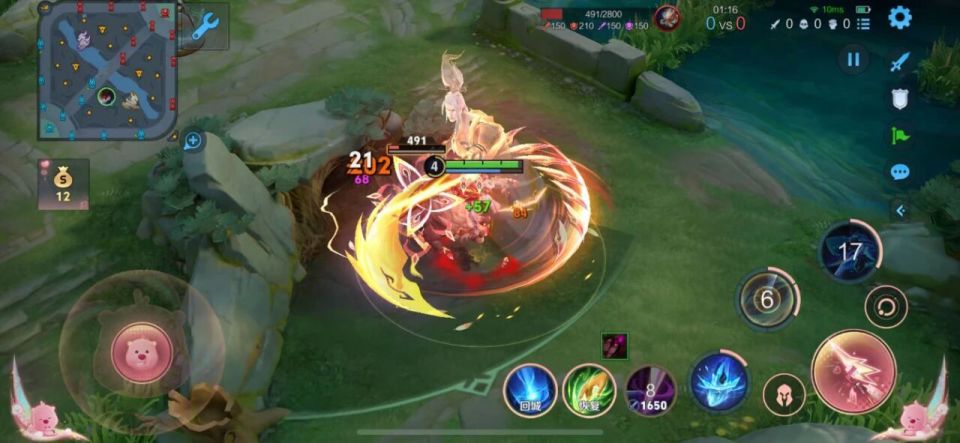
Task: Tap the circular arrow button
Action: 884,304
